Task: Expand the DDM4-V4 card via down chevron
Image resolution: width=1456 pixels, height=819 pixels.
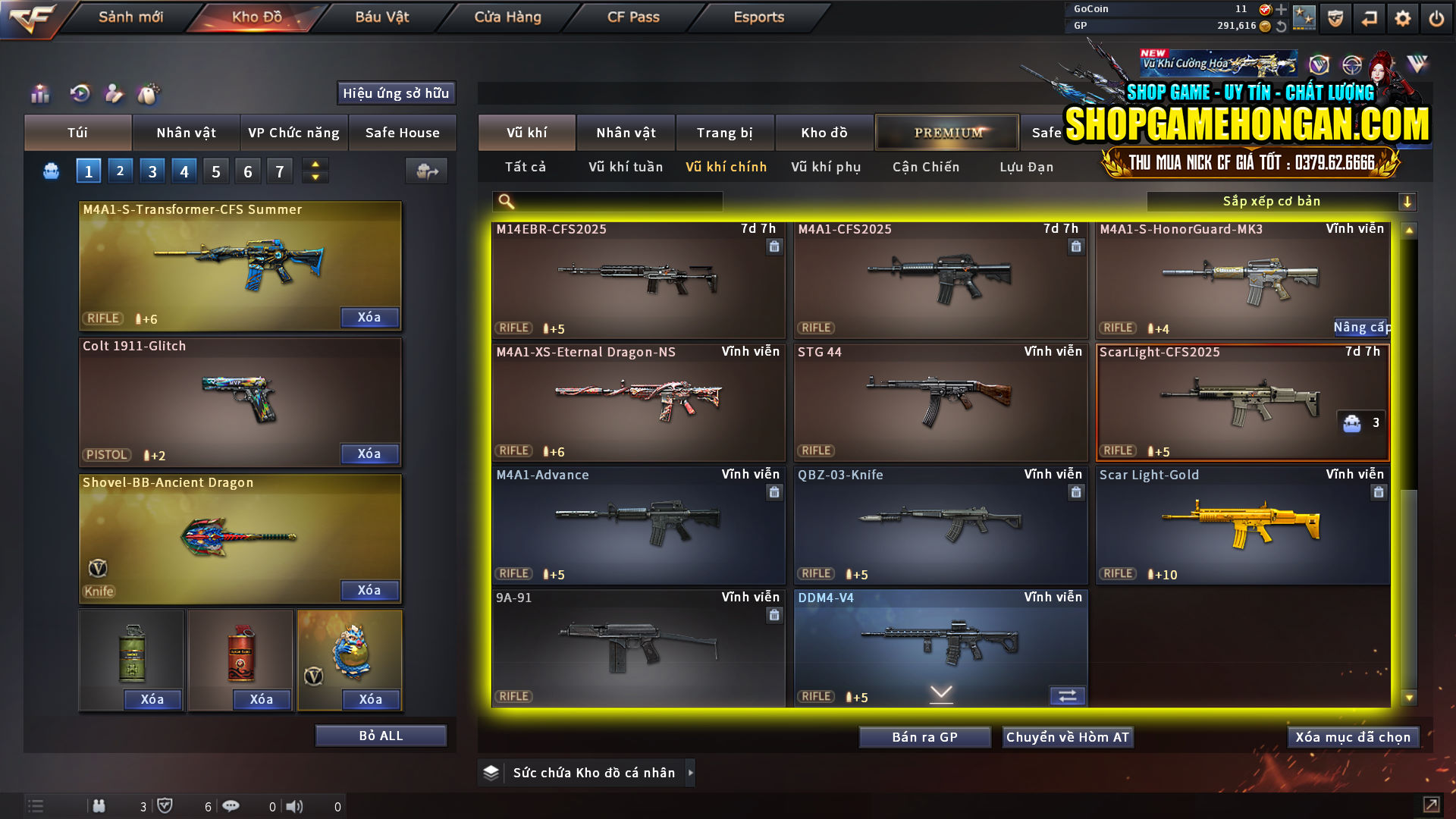Action: click(x=940, y=694)
